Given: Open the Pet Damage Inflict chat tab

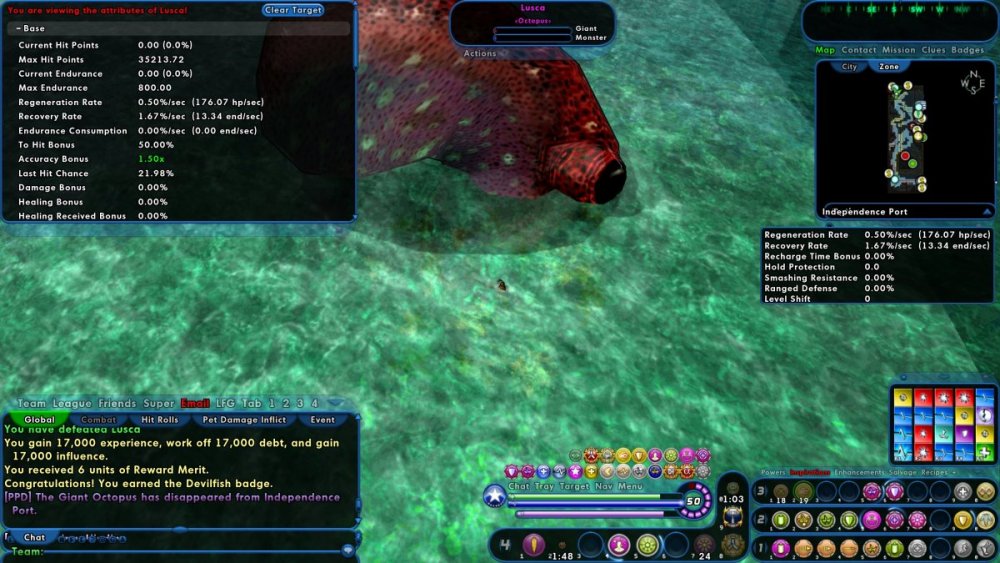Looking at the screenshot, I should pos(244,420).
